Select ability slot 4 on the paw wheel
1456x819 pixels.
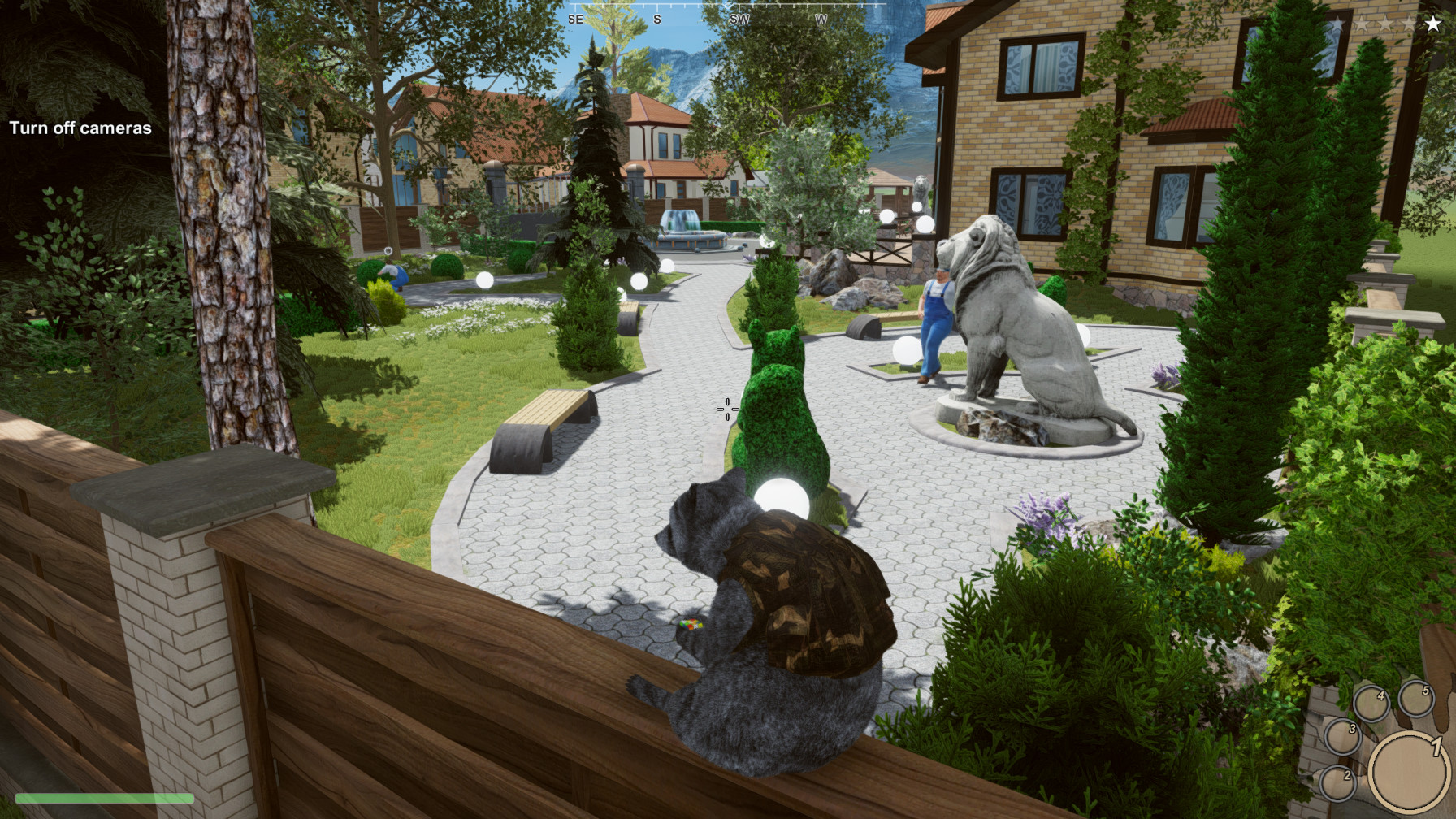point(1373,702)
